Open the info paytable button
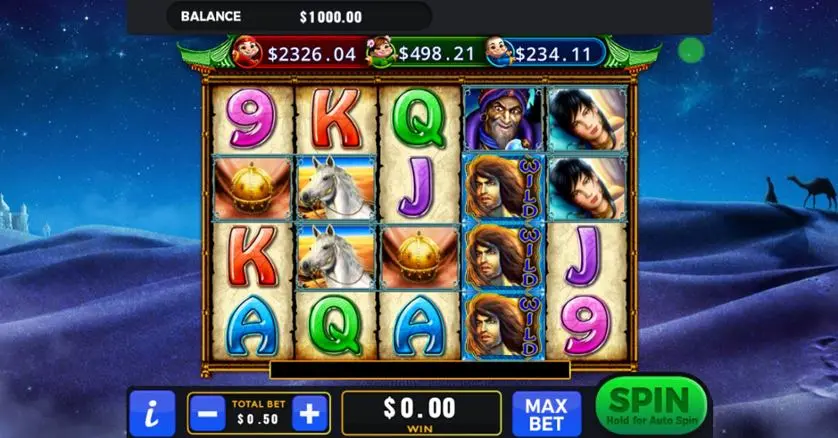This screenshot has width=838, height=438. point(152,412)
